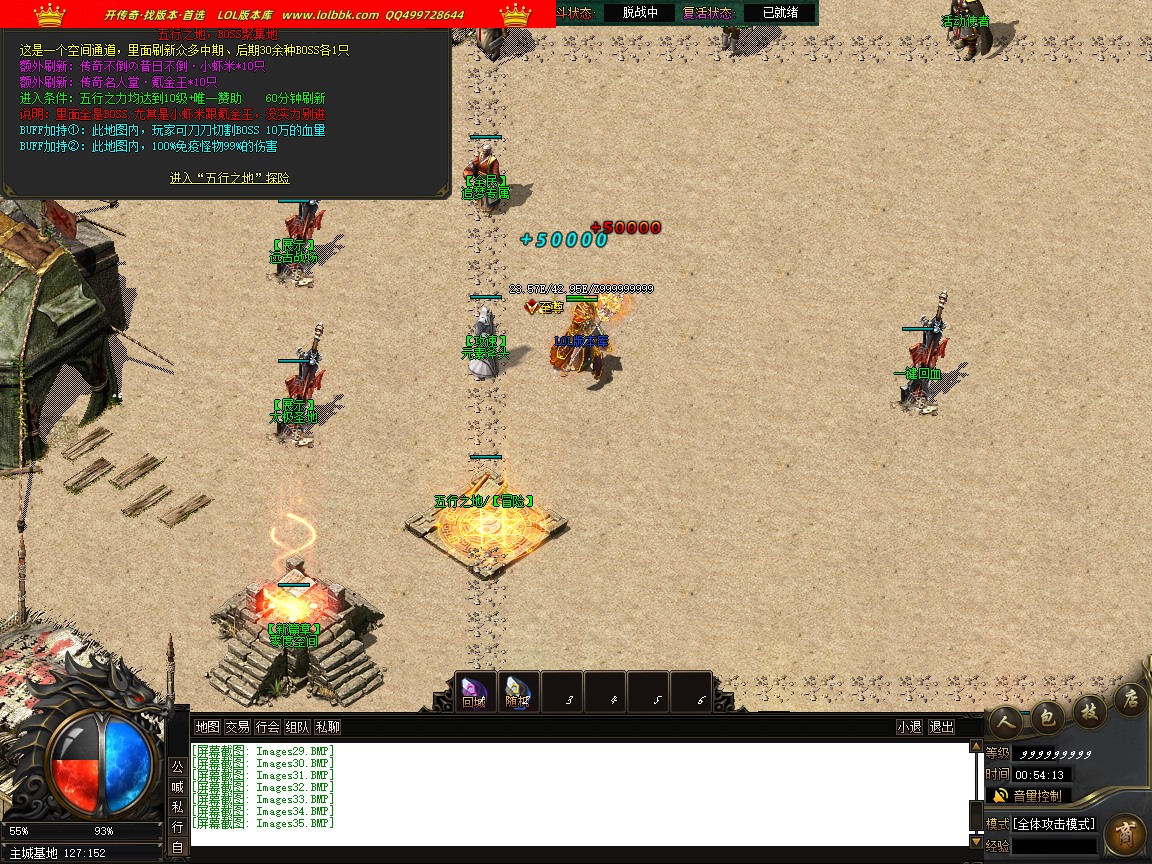Enter the 五行之地 adventure link
1152x864 pixels.
229,178
